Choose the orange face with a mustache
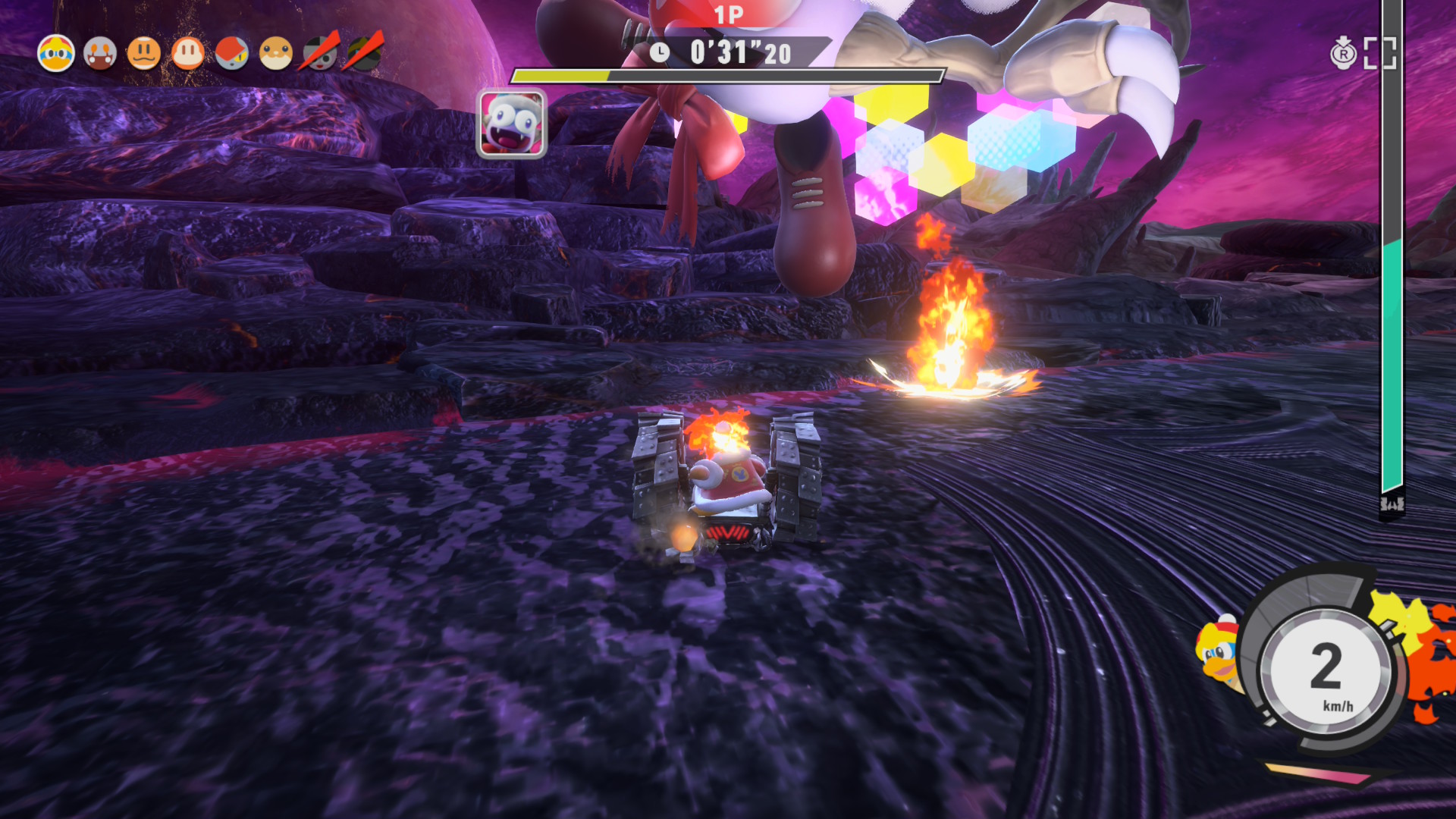This screenshot has height=819, width=1456. [144, 54]
